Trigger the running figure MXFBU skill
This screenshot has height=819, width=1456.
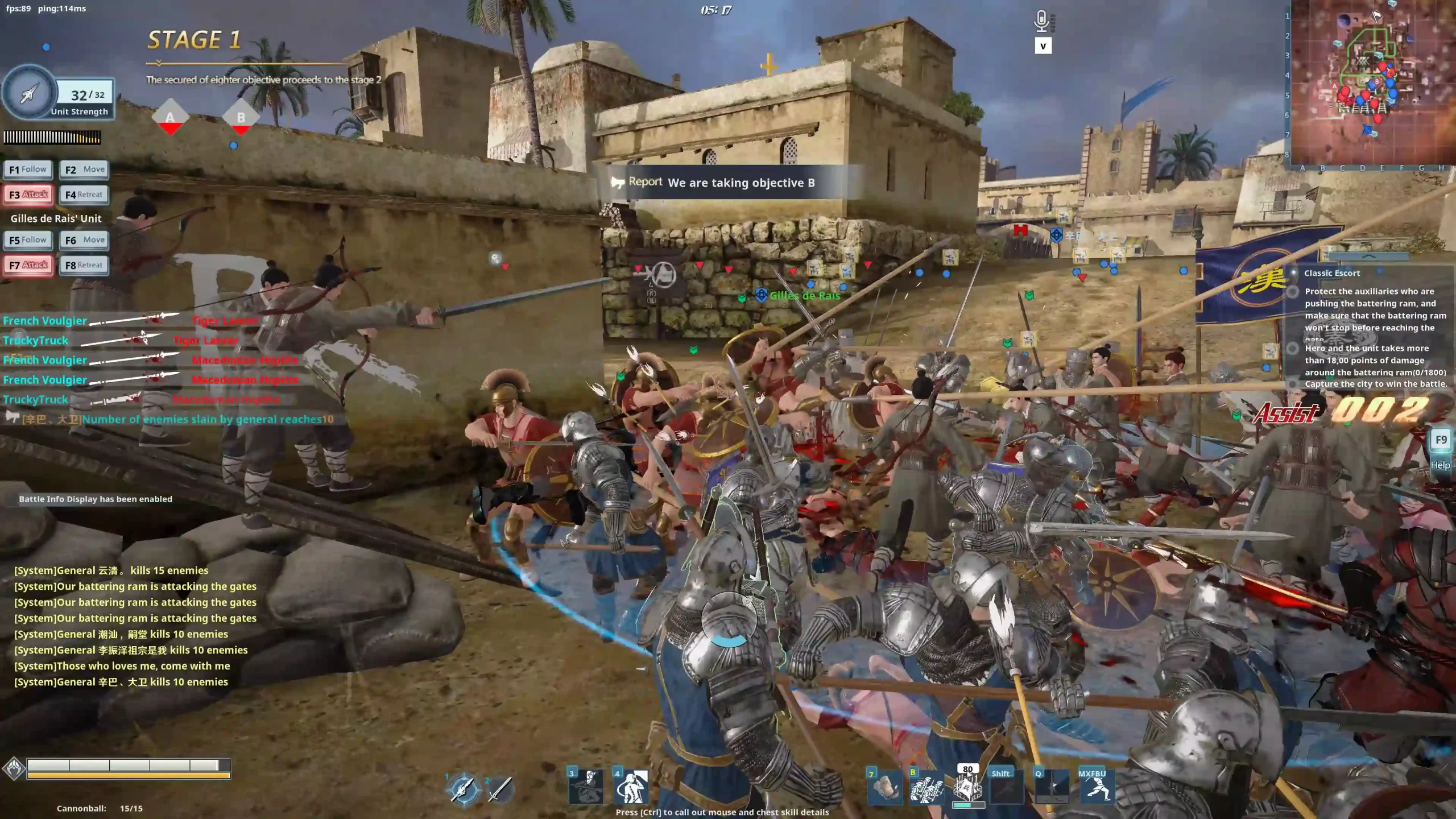tap(1096, 788)
